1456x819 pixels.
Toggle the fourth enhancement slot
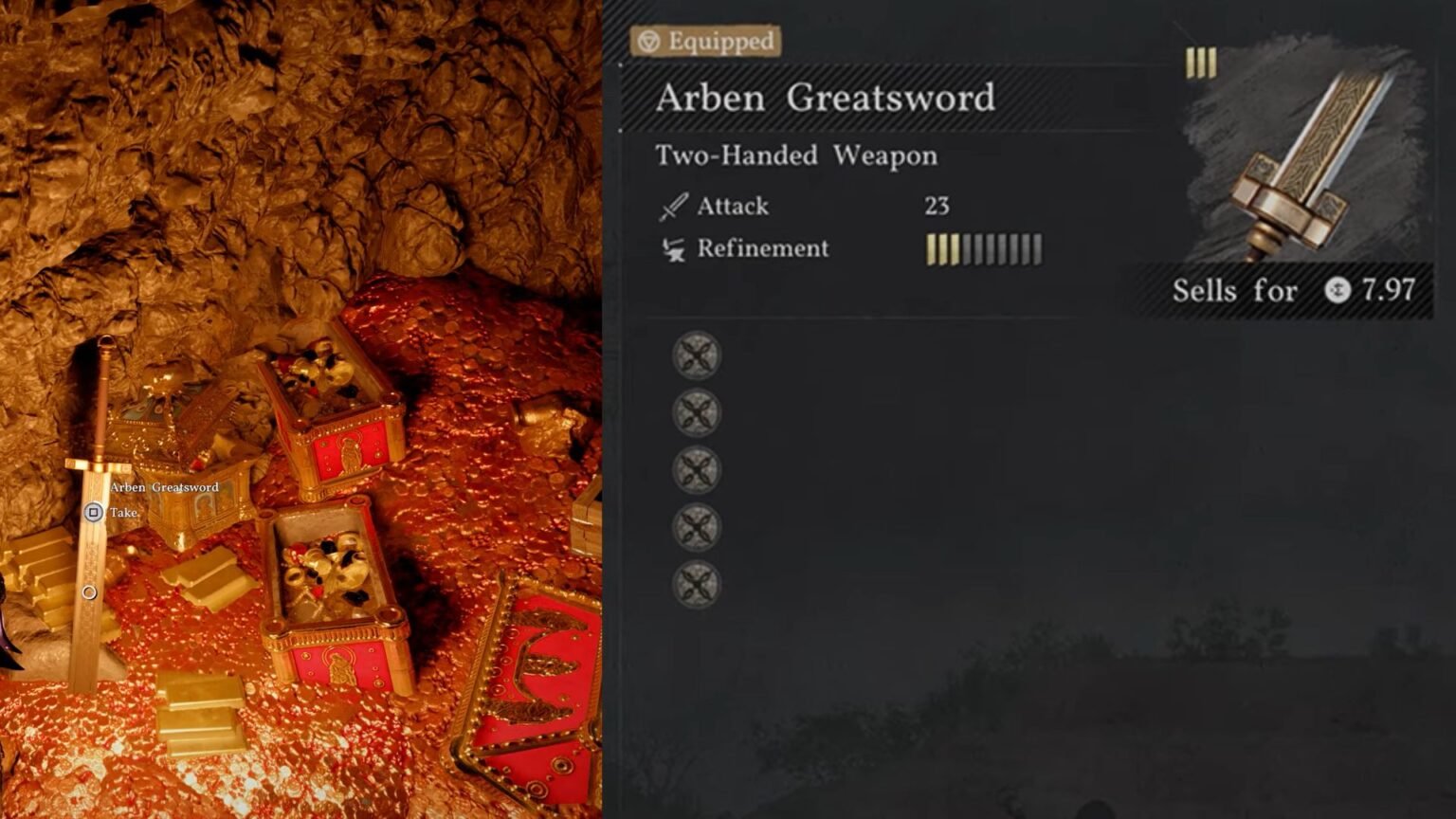click(x=697, y=528)
